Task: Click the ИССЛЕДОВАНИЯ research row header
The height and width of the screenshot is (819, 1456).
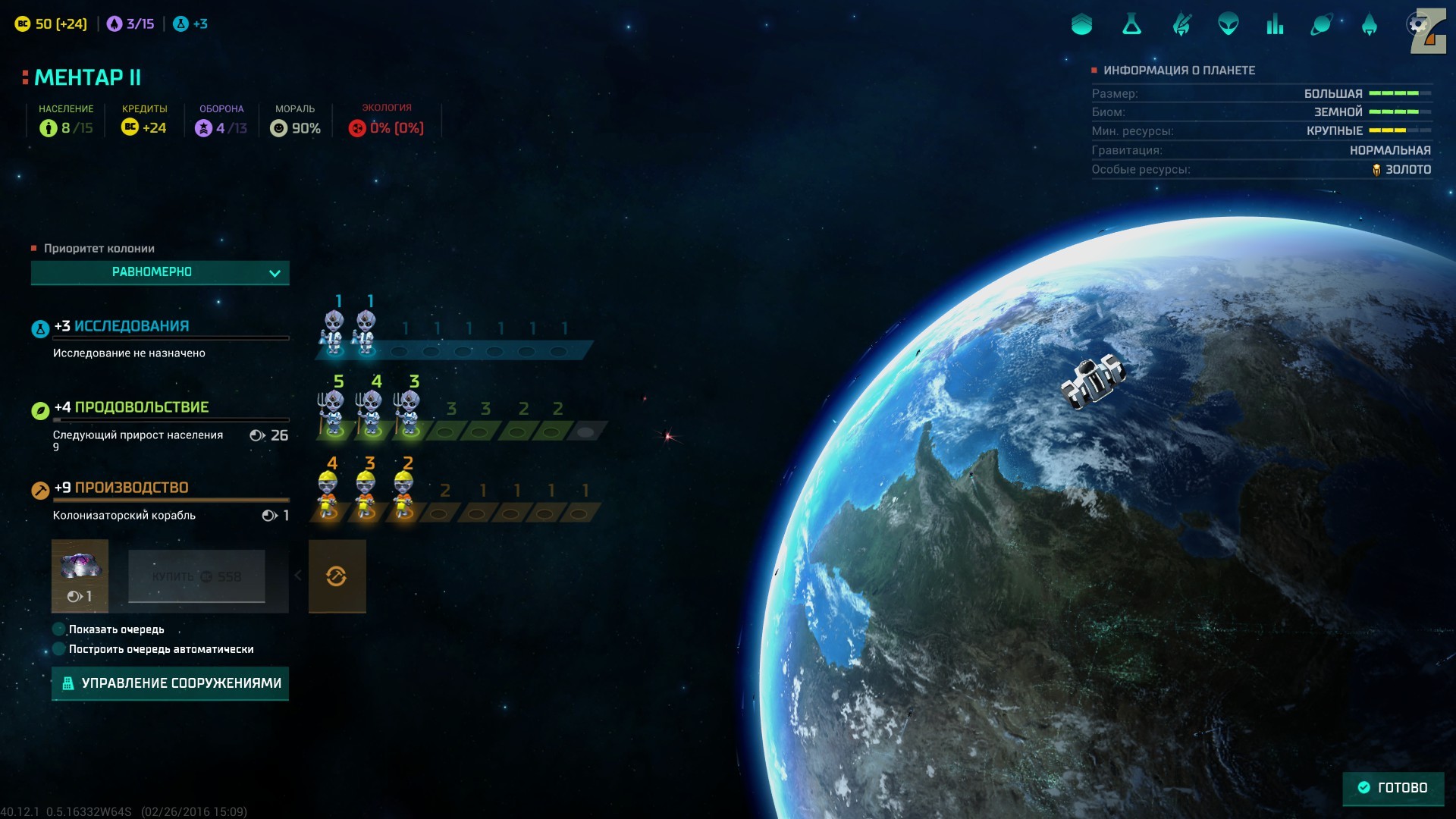Action: [131, 326]
